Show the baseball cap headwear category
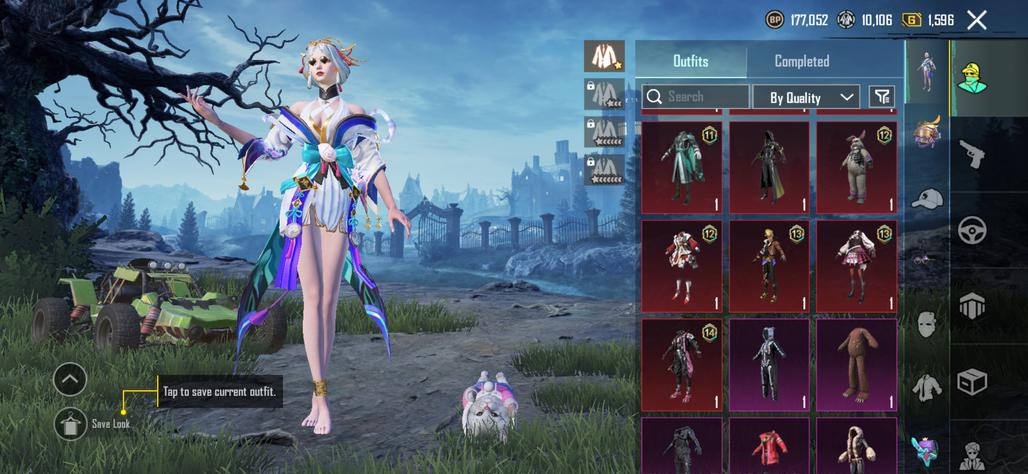Viewport: 1028px width, 474px height. 927,198
